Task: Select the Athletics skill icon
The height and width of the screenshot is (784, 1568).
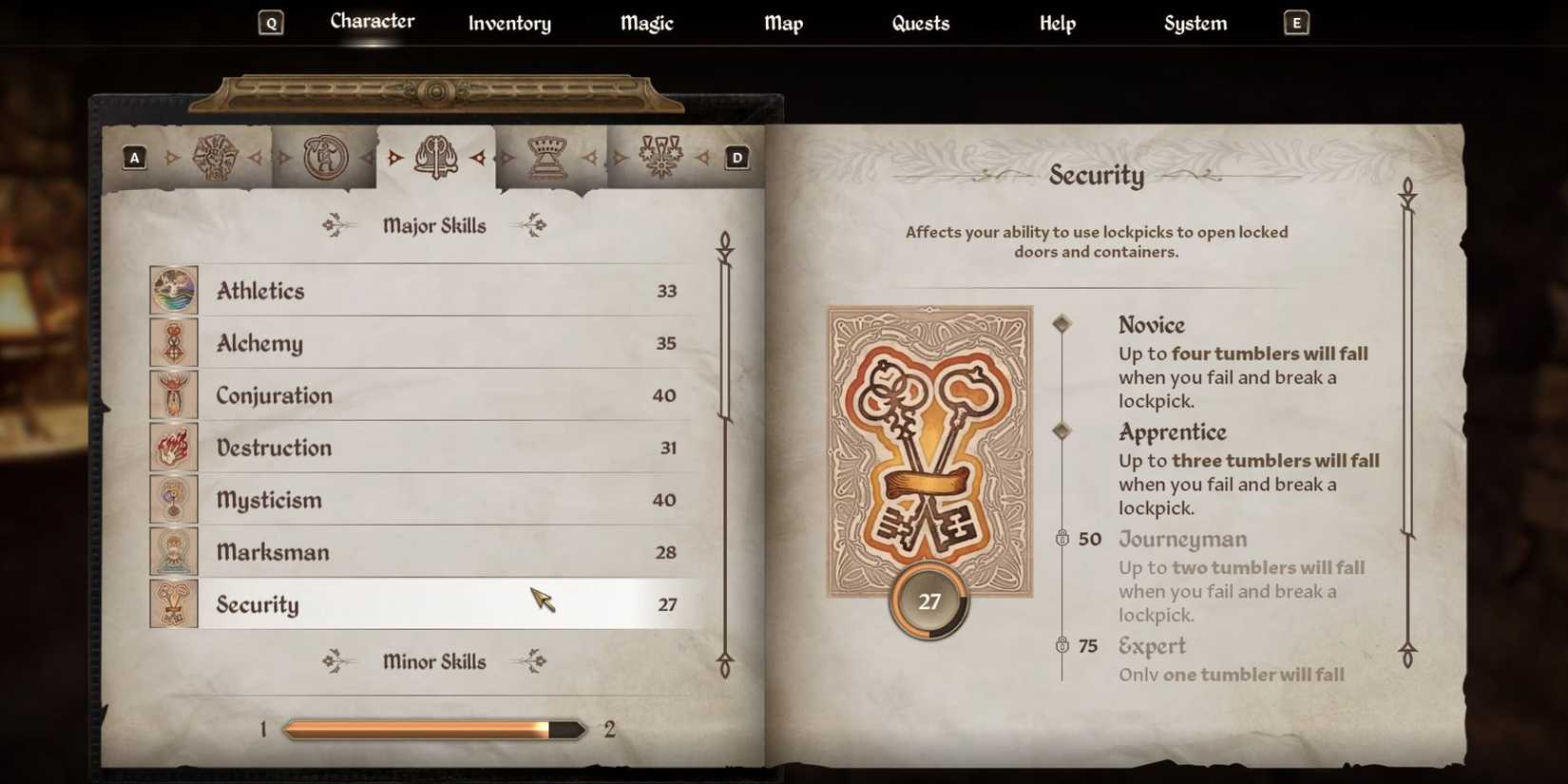Action: pyautogui.click(x=172, y=289)
